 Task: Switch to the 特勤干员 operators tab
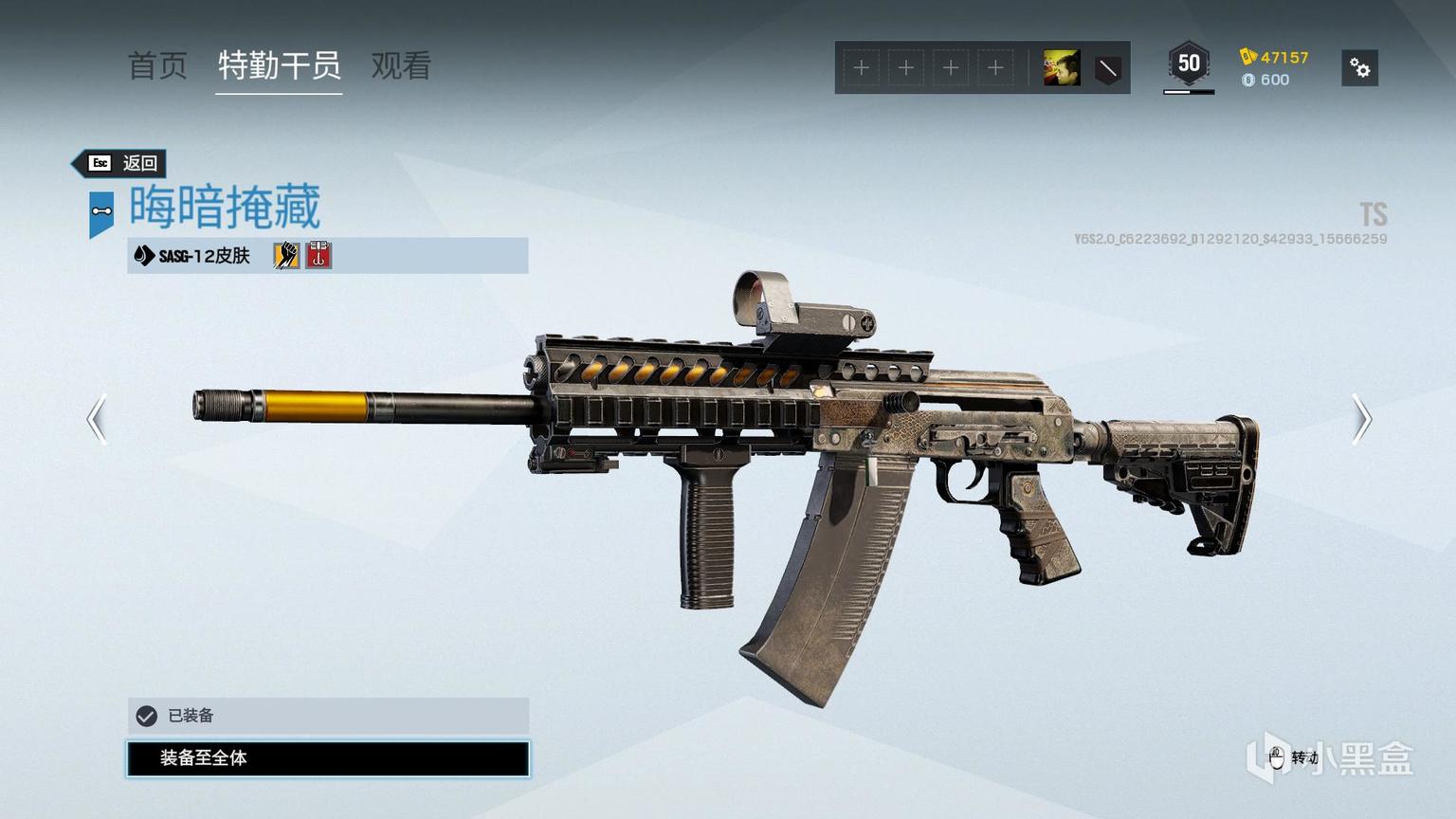(x=279, y=66)
